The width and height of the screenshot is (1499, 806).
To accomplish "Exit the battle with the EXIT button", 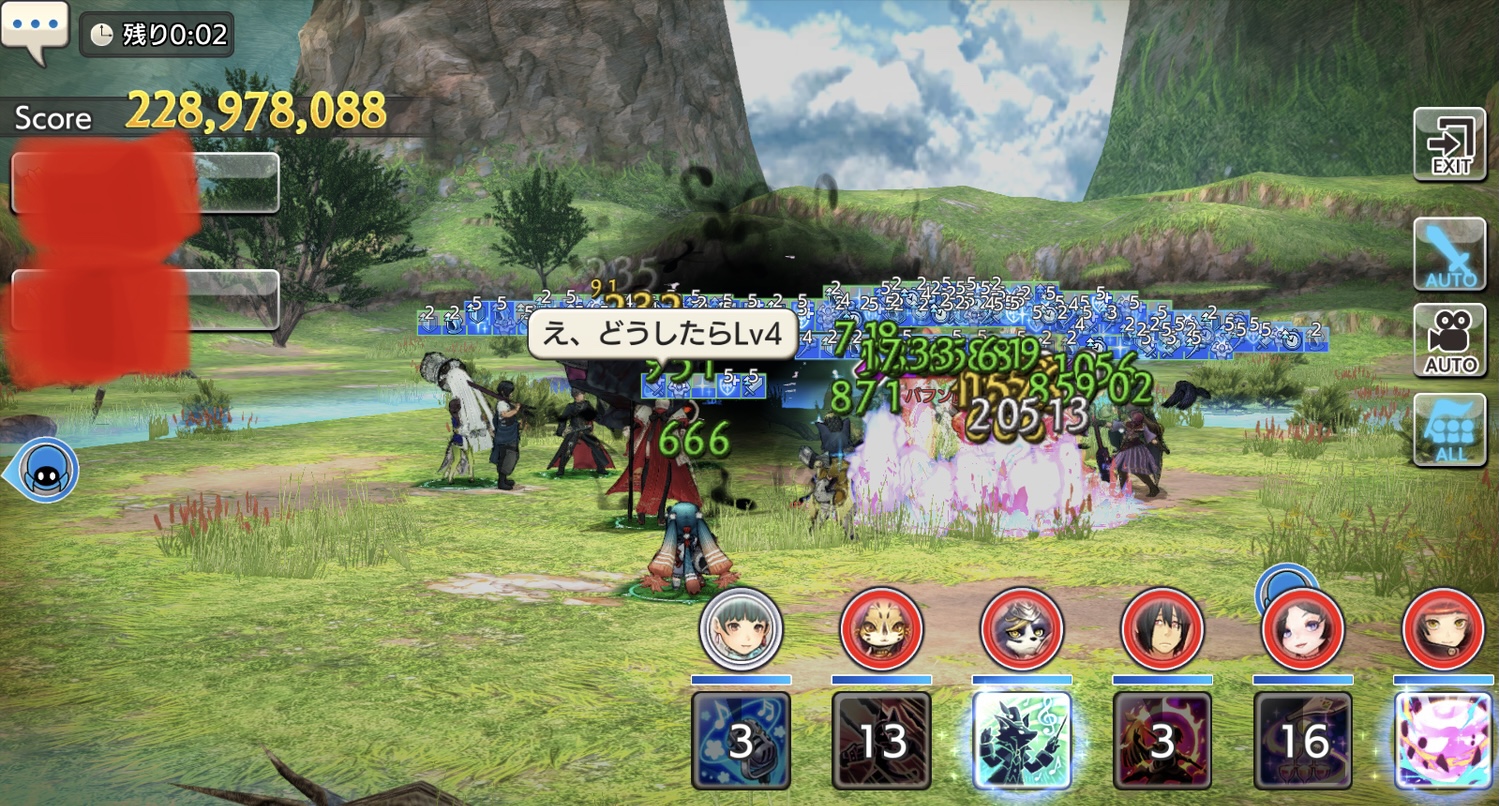I will click(x=1449, y=145).
